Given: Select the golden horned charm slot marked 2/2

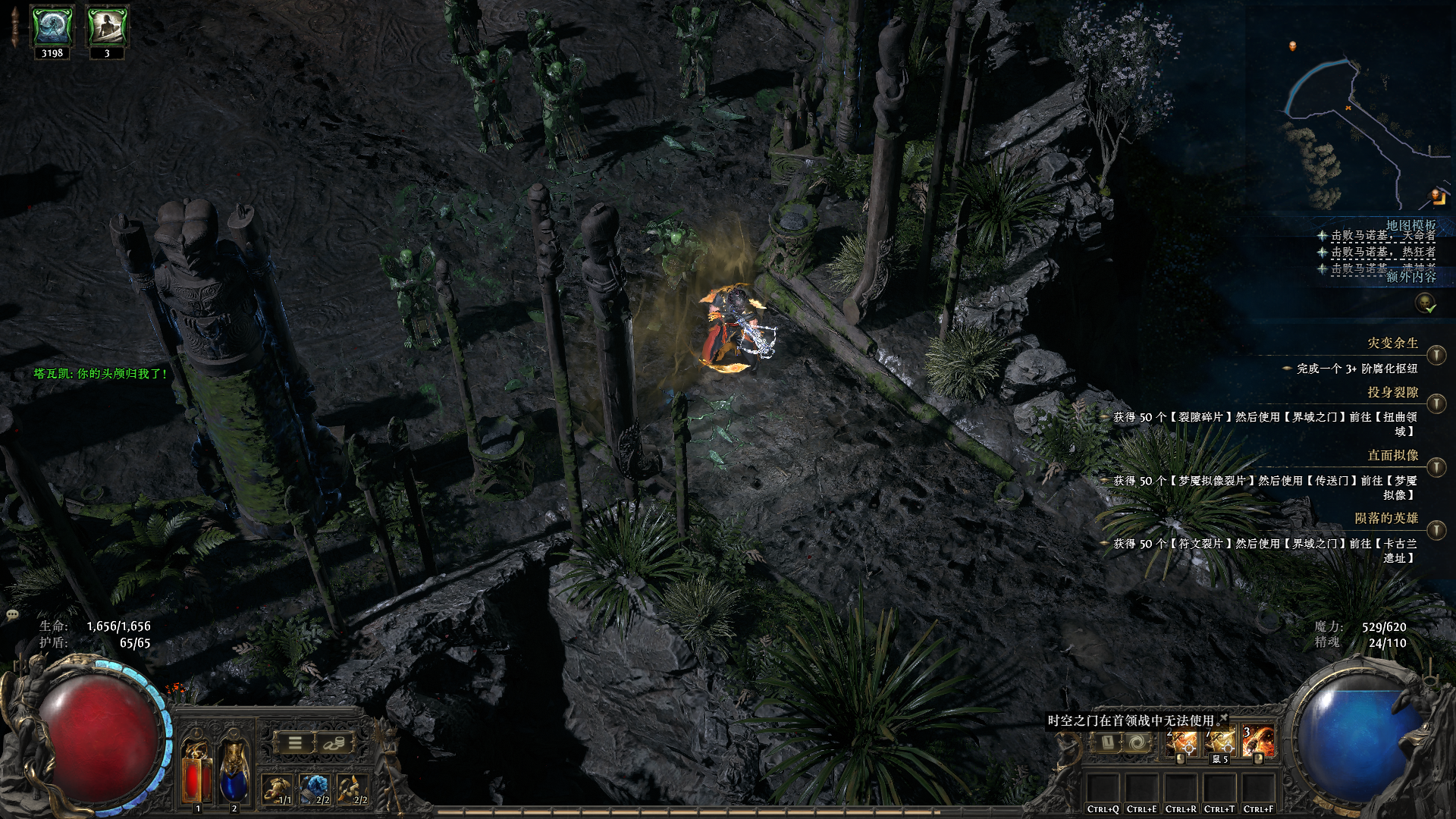Looking at the screenshot, I should pyautogui.click(x=353, y=789).
